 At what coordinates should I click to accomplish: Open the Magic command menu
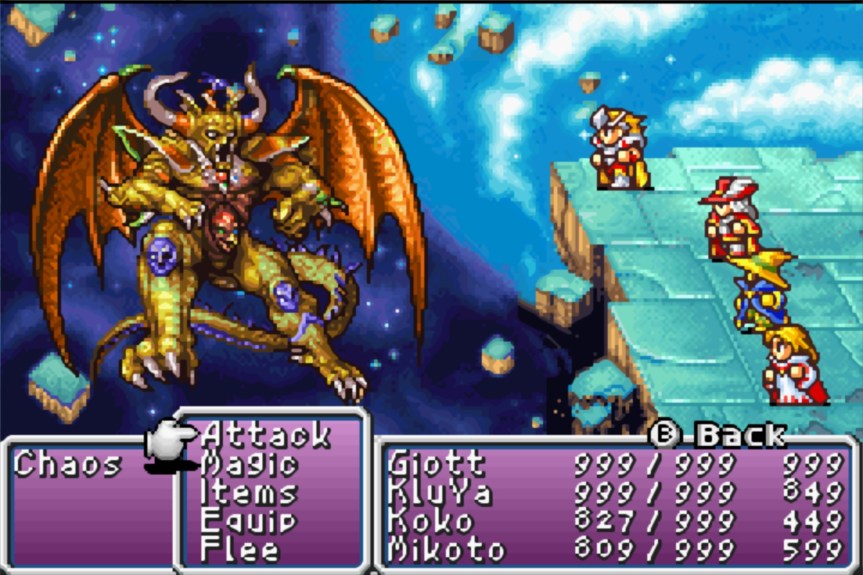[250, 464]
